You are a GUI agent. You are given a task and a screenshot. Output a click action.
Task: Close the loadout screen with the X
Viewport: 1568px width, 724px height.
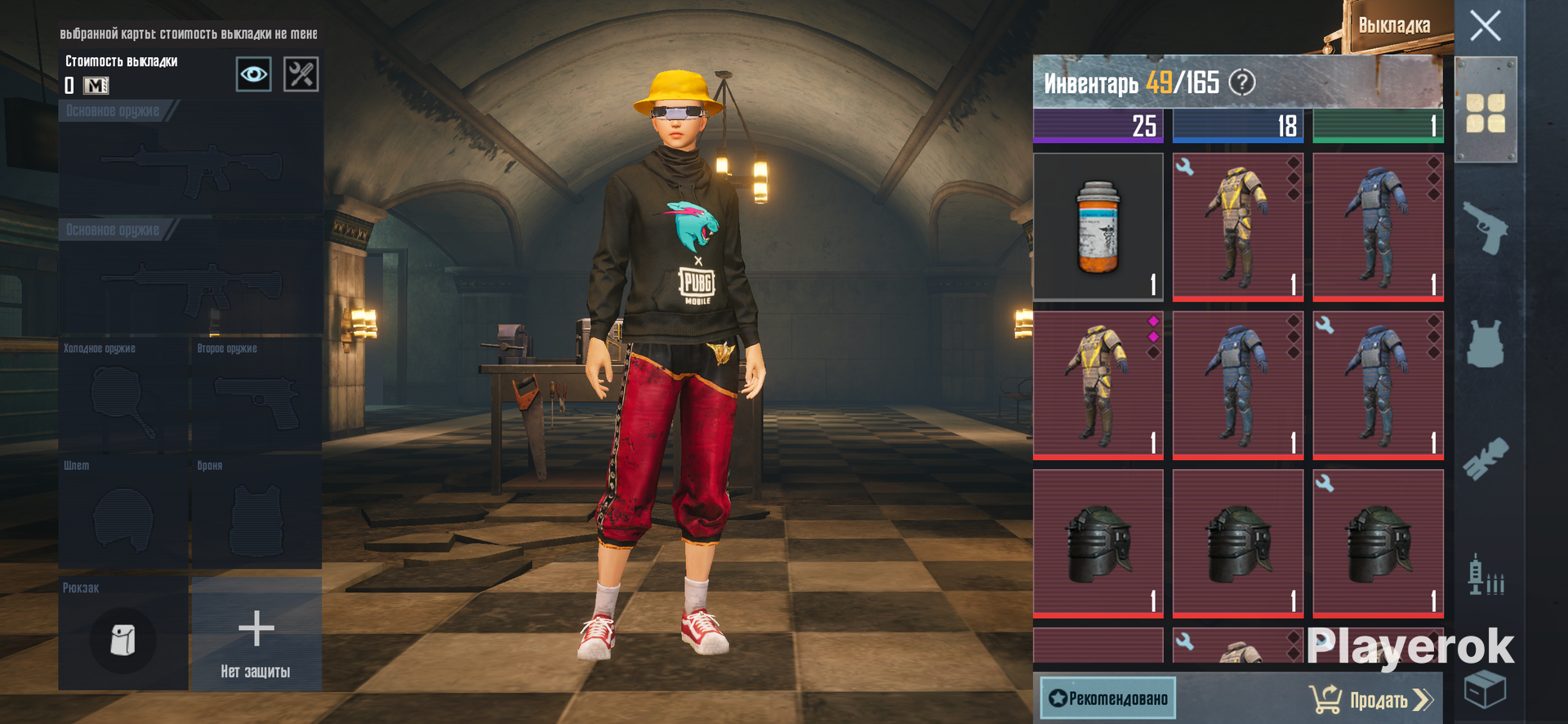(x=1485, y=26)
